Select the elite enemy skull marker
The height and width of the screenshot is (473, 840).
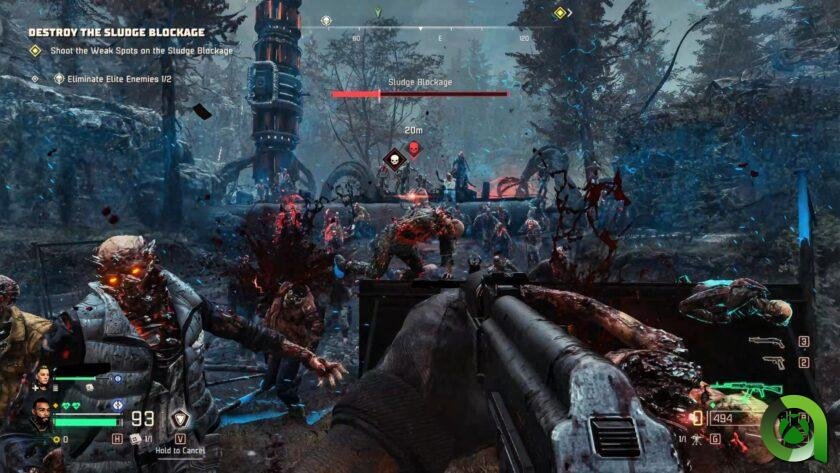click(x=393, y=157)
